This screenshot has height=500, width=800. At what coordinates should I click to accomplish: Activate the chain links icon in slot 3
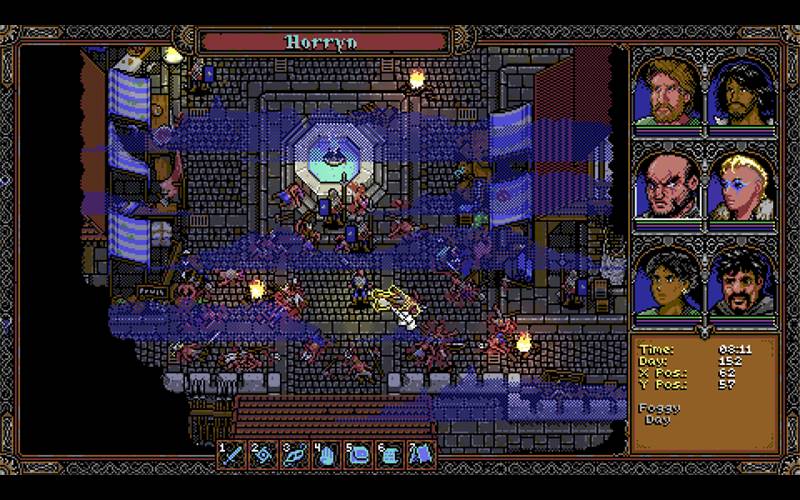coord(295,454)
